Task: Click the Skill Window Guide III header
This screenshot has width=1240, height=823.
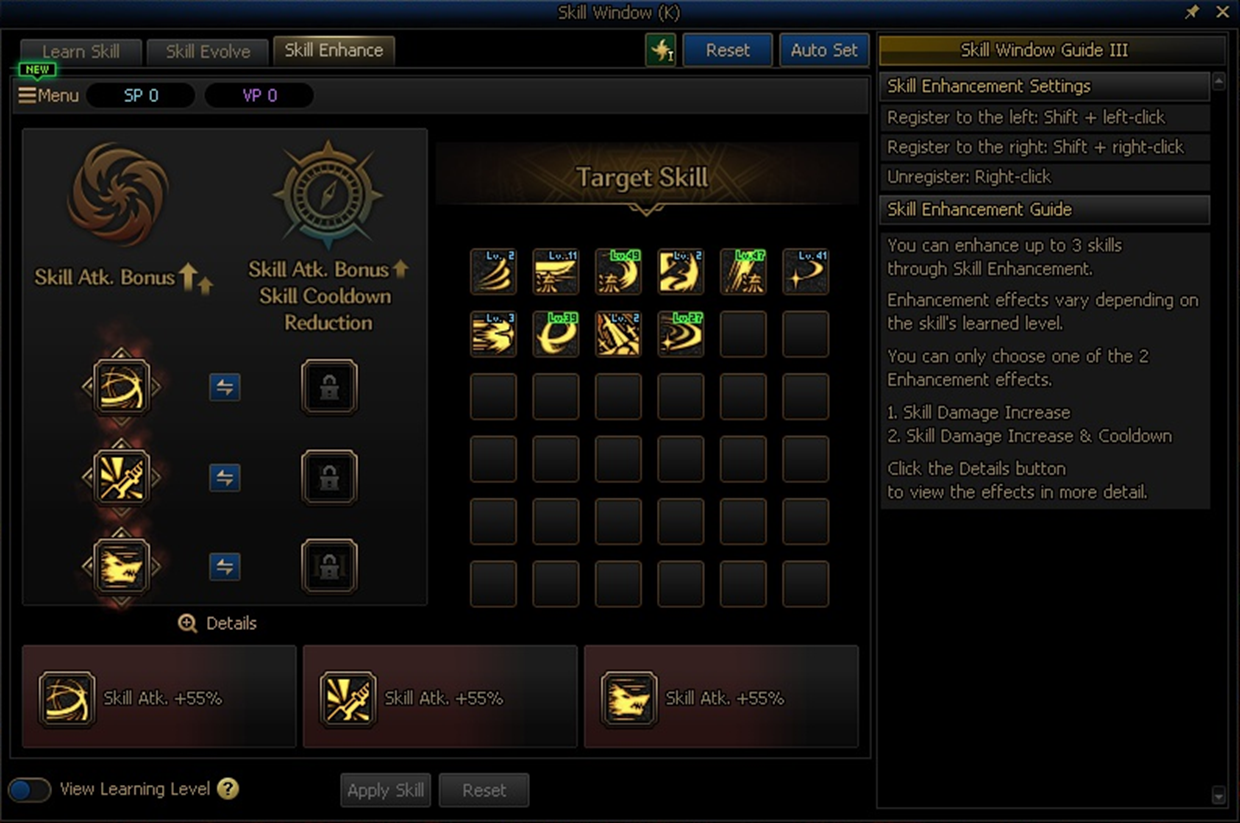Action: [x=1051, y=50]
